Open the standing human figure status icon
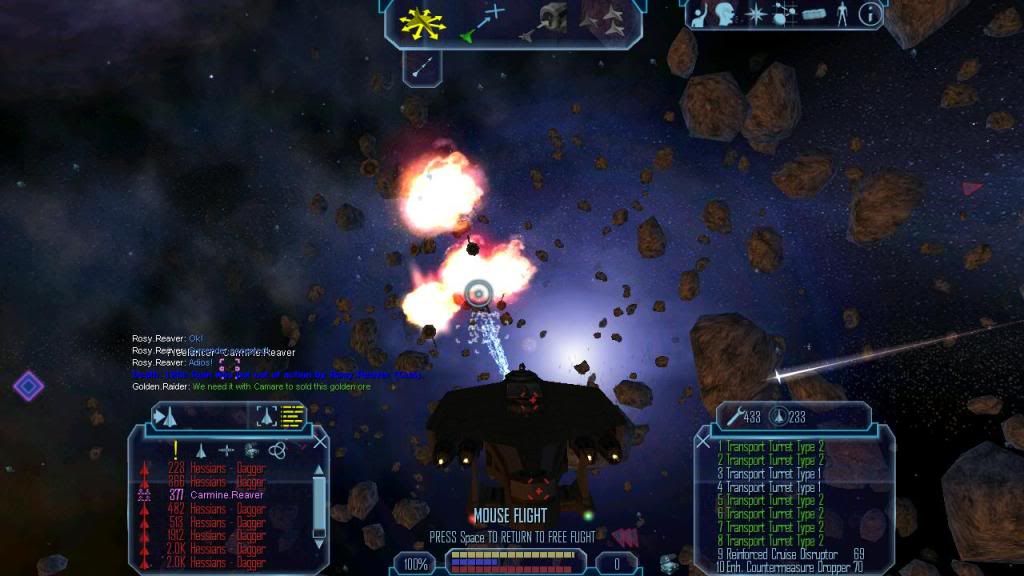 (842, 14)
